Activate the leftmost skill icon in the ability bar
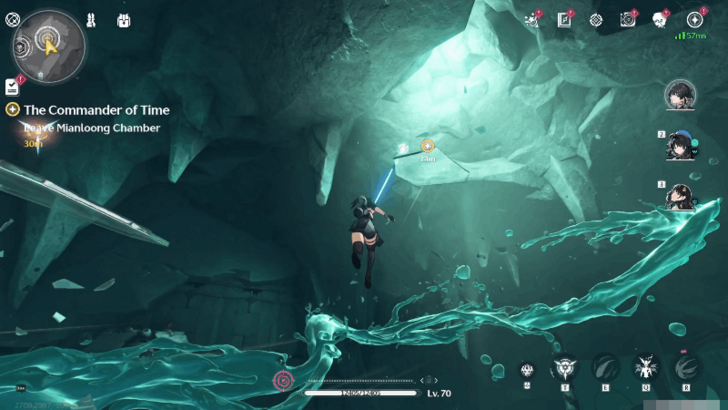This screenshot has height=410, width=728. [x=527, y=370]
